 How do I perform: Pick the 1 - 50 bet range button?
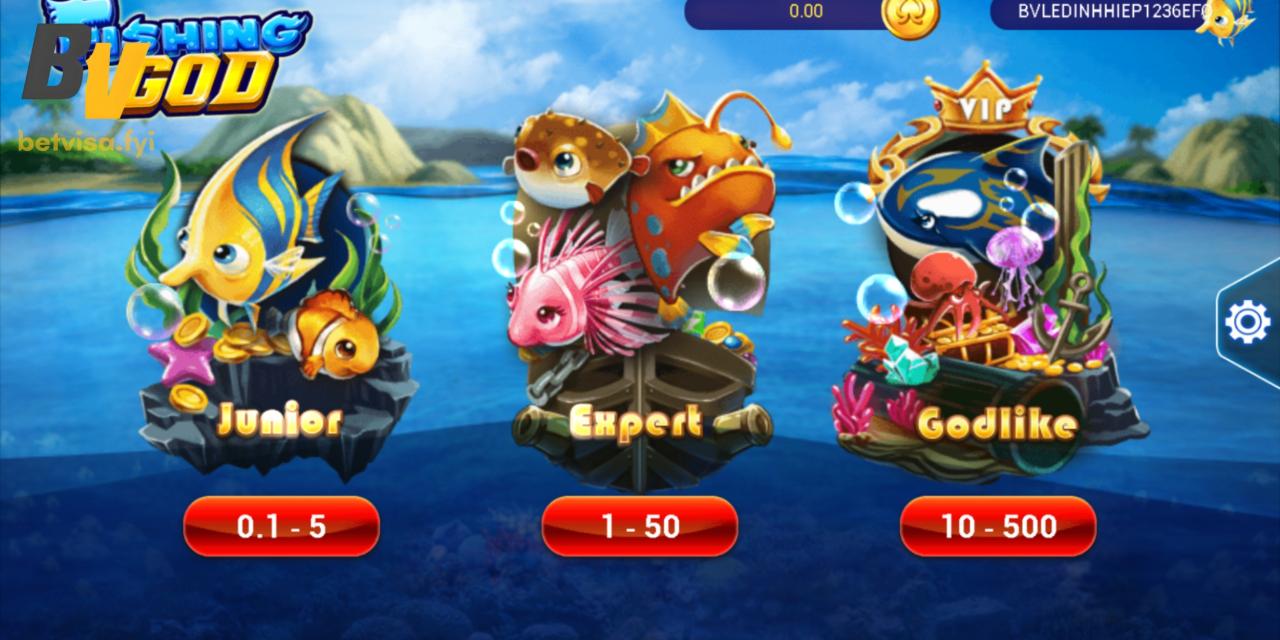click(x=640, y=526)
